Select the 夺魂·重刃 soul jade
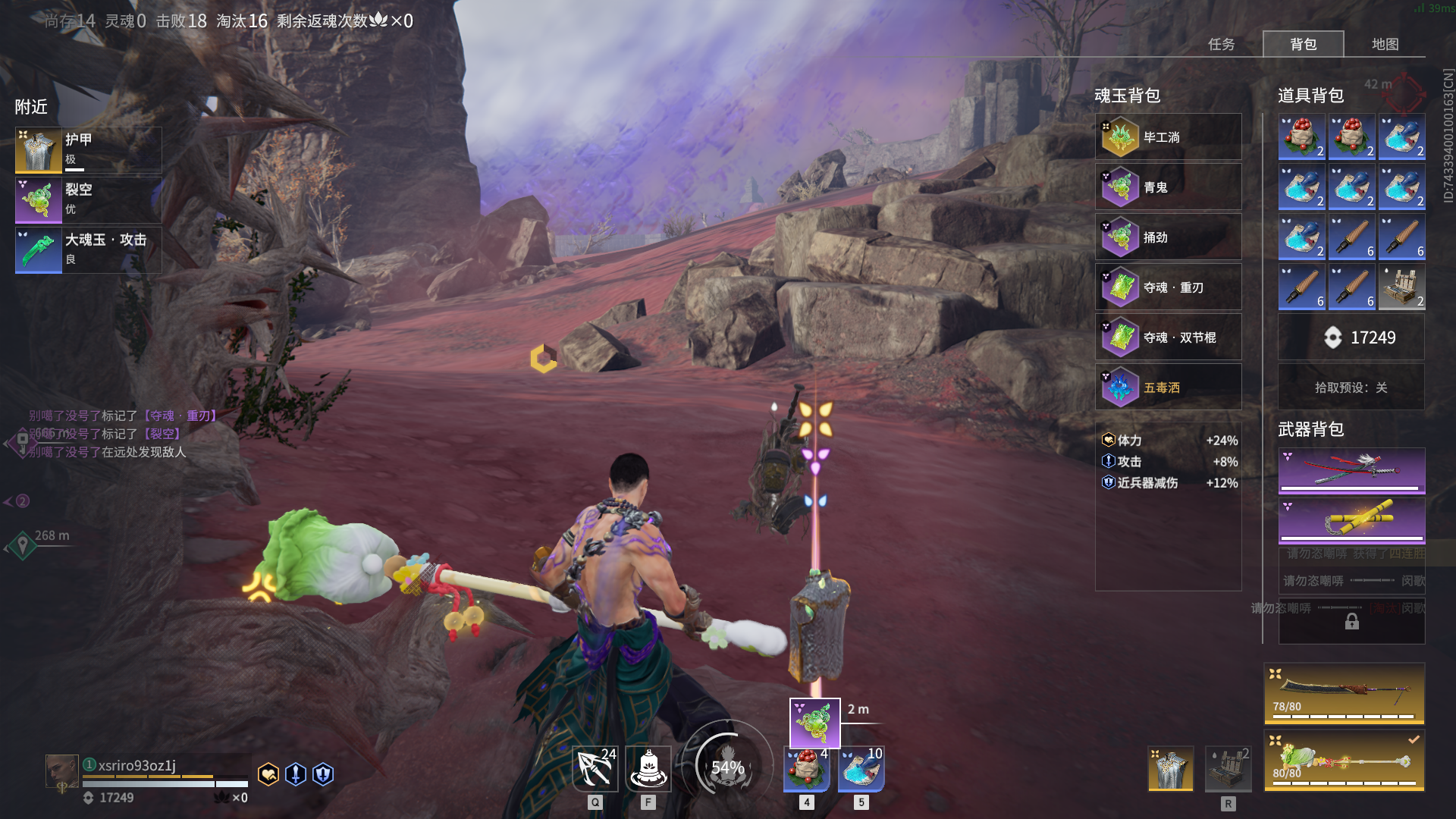This screenshot has height=819, width=1456. point(1168,287)
